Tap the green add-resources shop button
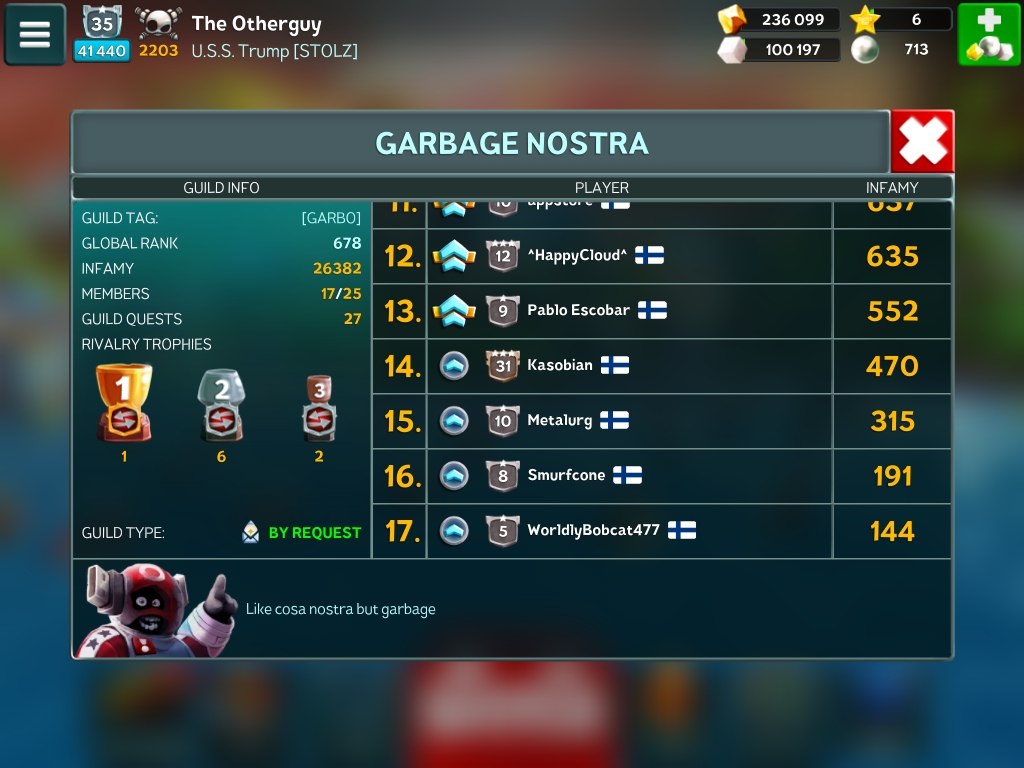 989,35
